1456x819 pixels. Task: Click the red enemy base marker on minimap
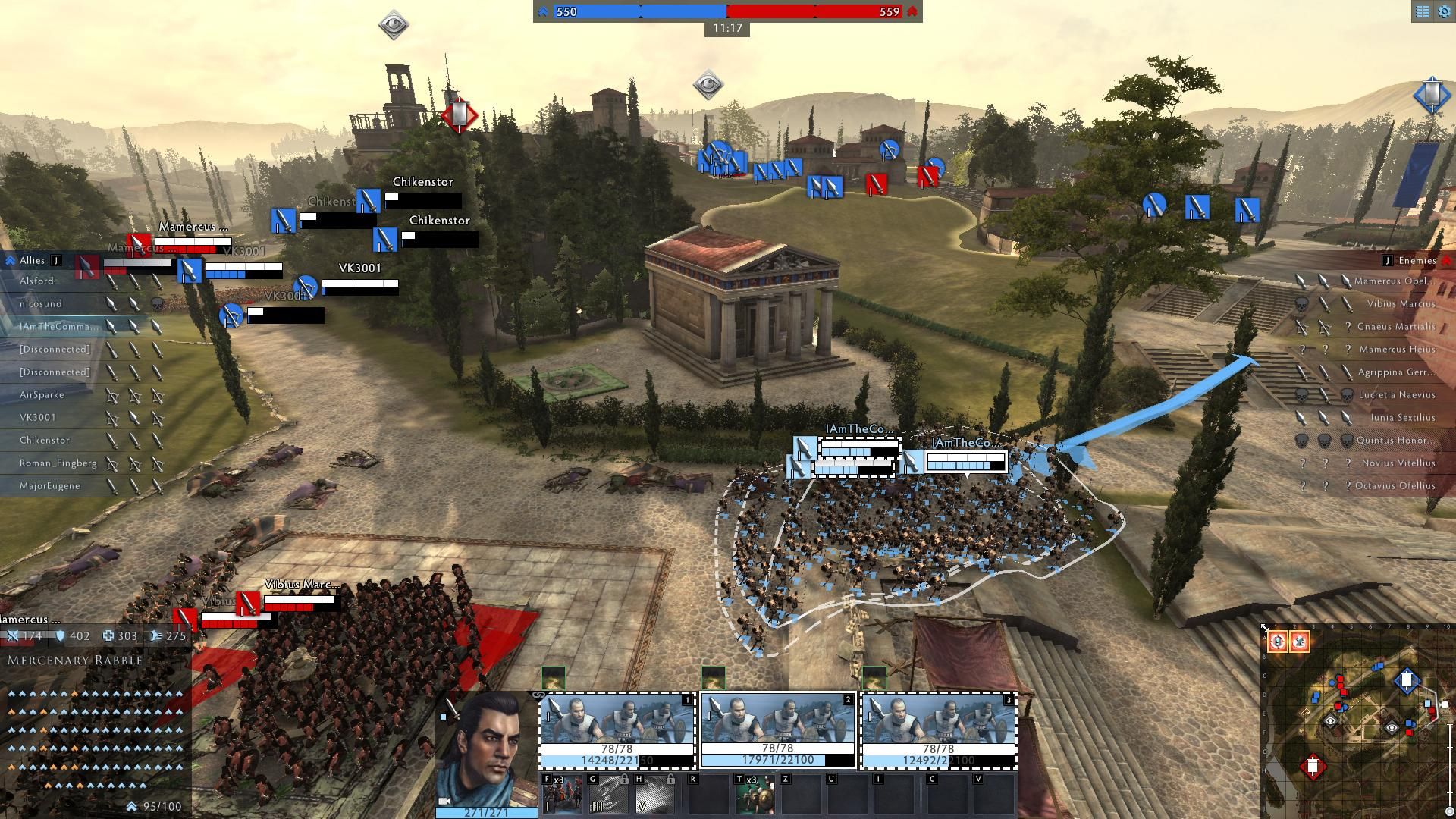pos(1313,767)
